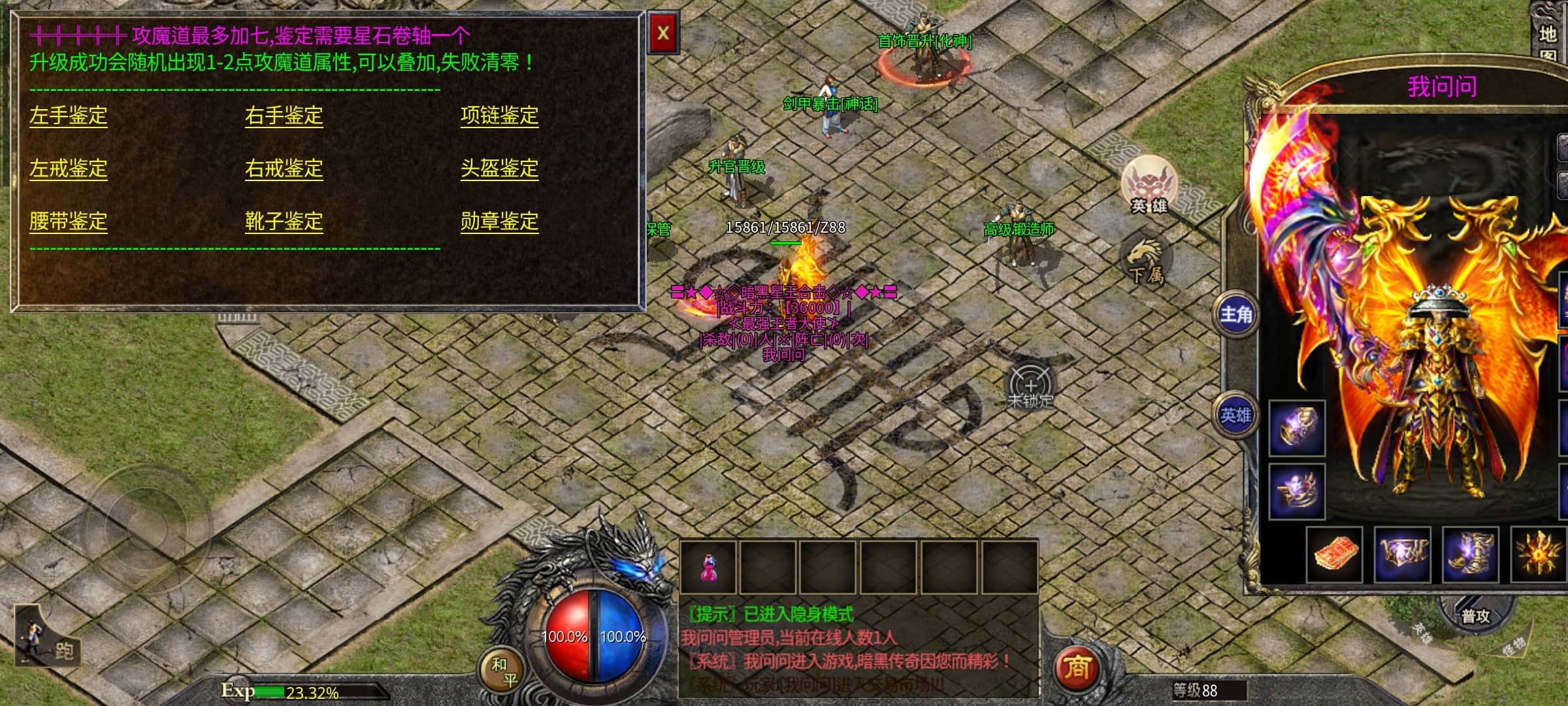Switch to the 英雄 hero tab
The height and width of the screenshot is (706, 1568).
click(1235, 416)
